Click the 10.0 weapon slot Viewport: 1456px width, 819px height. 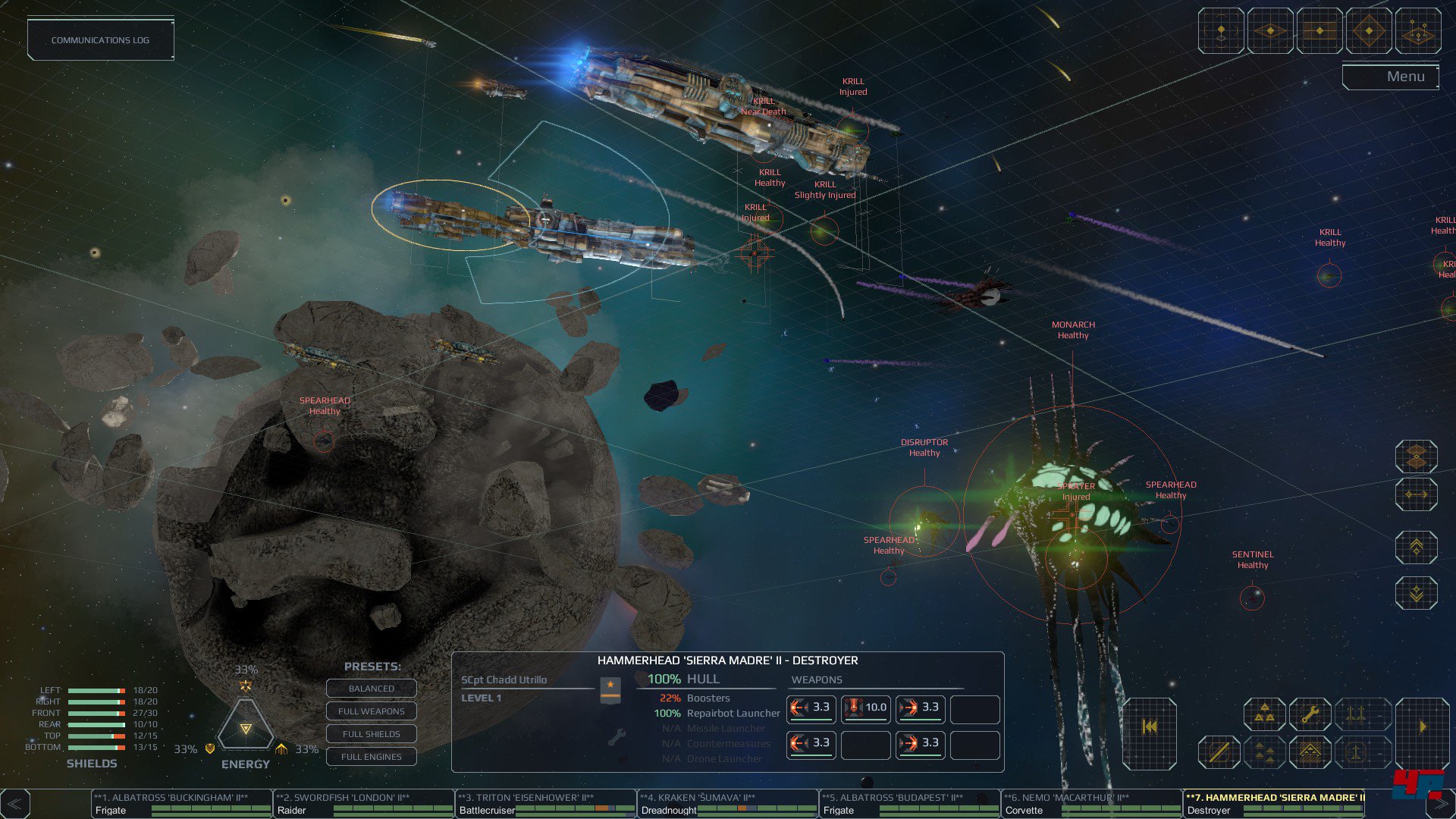pos(865,708)
